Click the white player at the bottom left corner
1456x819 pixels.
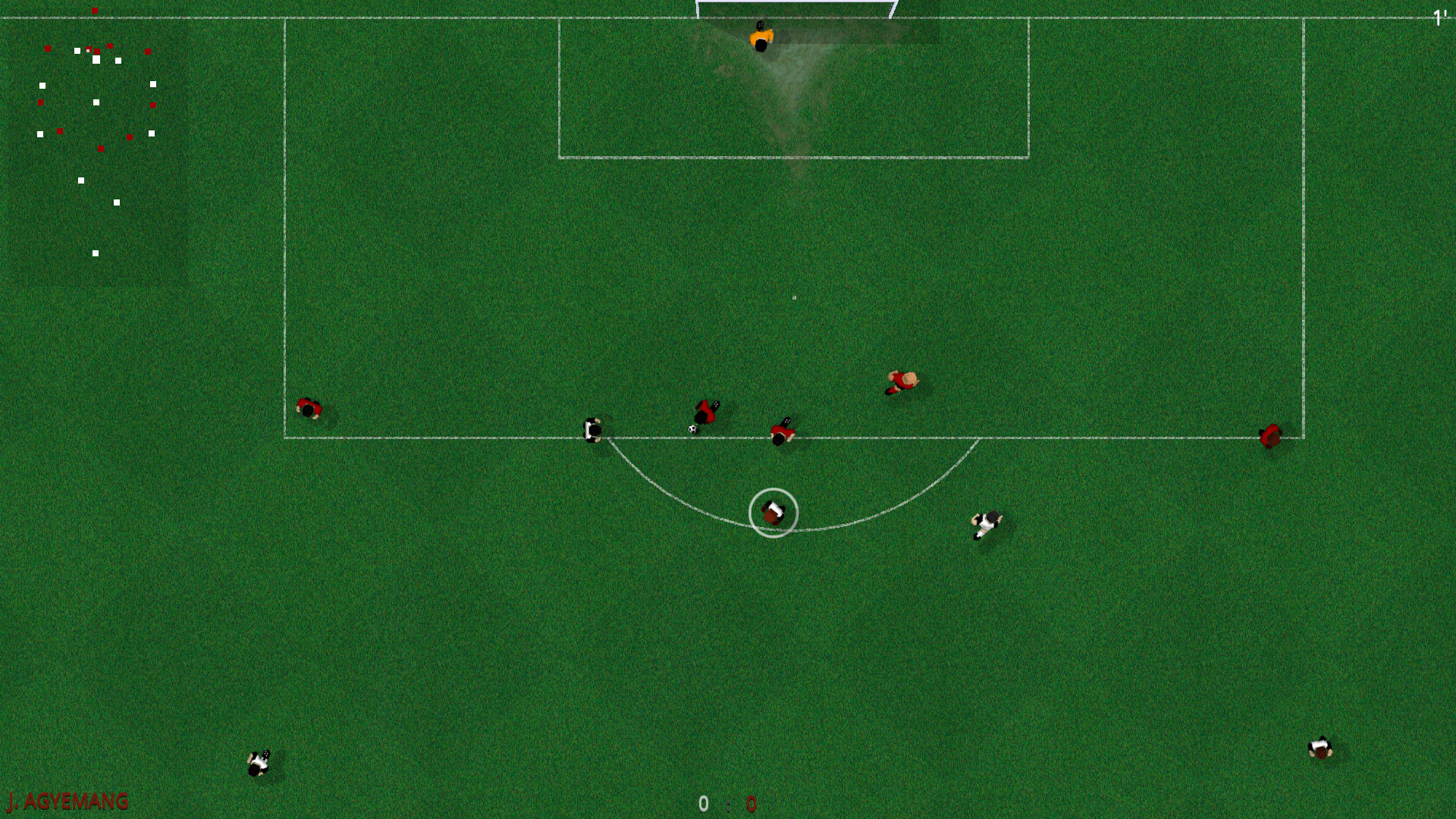(x=258, y=764)
